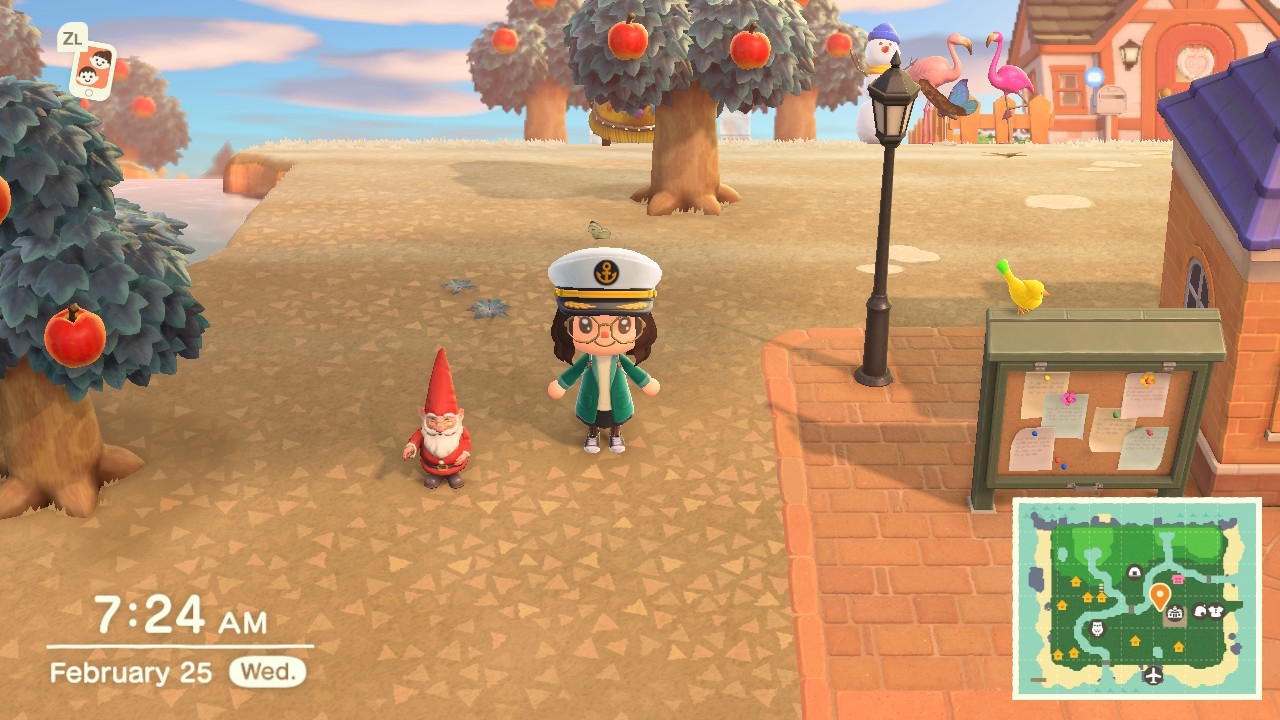This screenshot has width=1280, height=720.
Task: Open the island minimap
Action: (1137, 598)
